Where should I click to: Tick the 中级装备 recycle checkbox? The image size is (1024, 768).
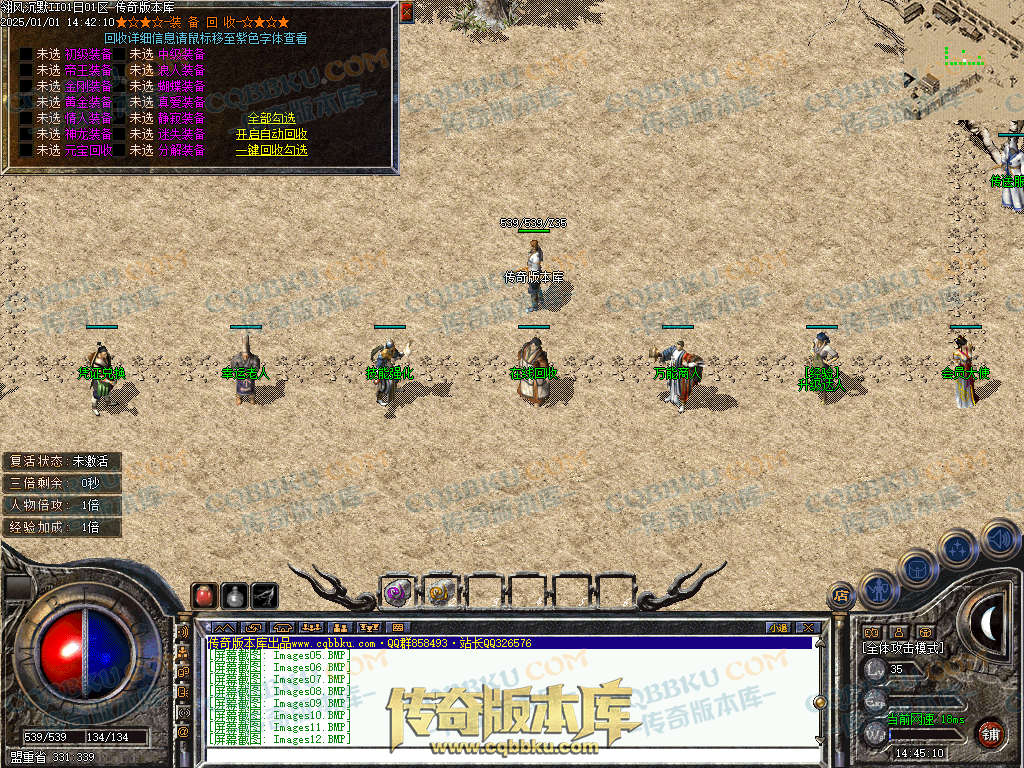pos(120,54)
